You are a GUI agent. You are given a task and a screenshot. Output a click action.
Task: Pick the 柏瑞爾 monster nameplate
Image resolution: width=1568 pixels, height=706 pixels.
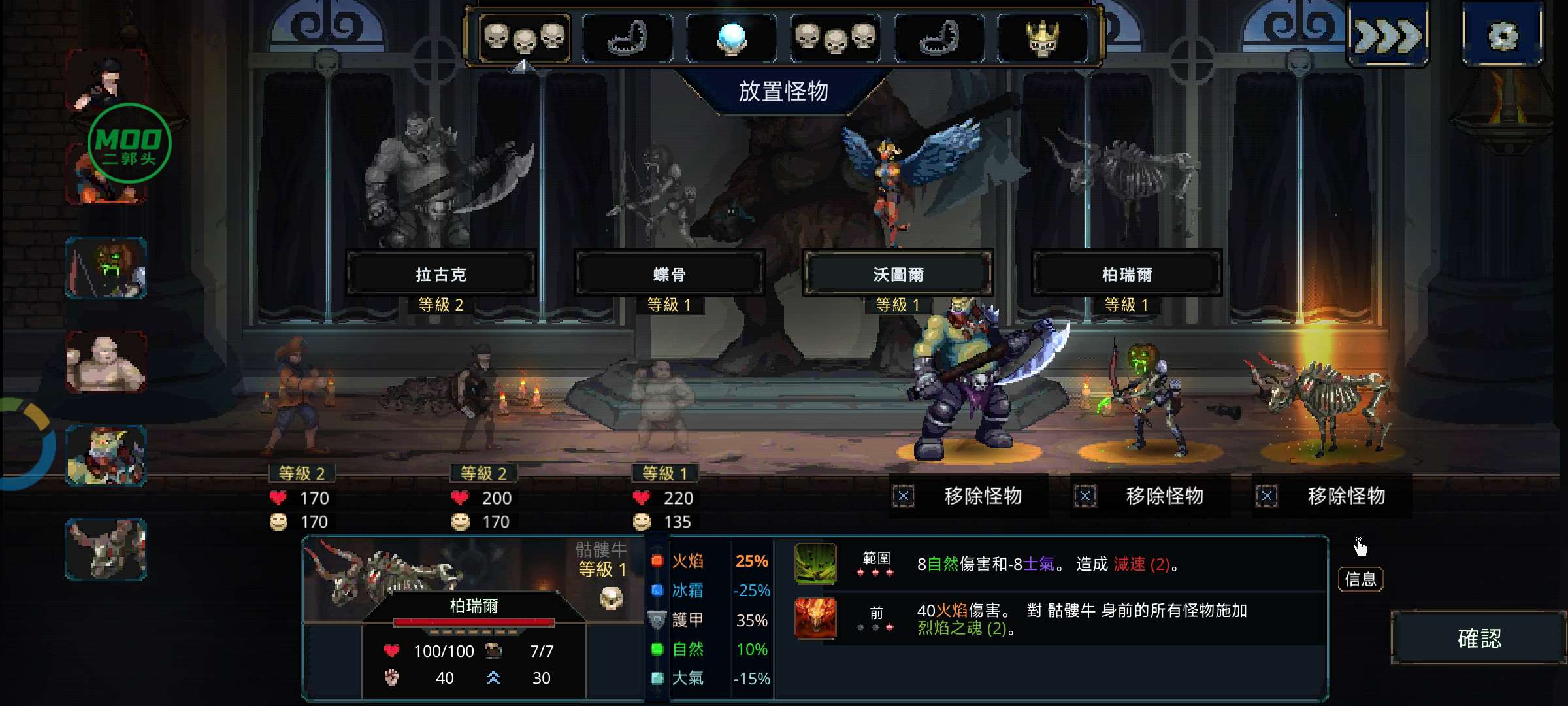[x=1126, y=275]
